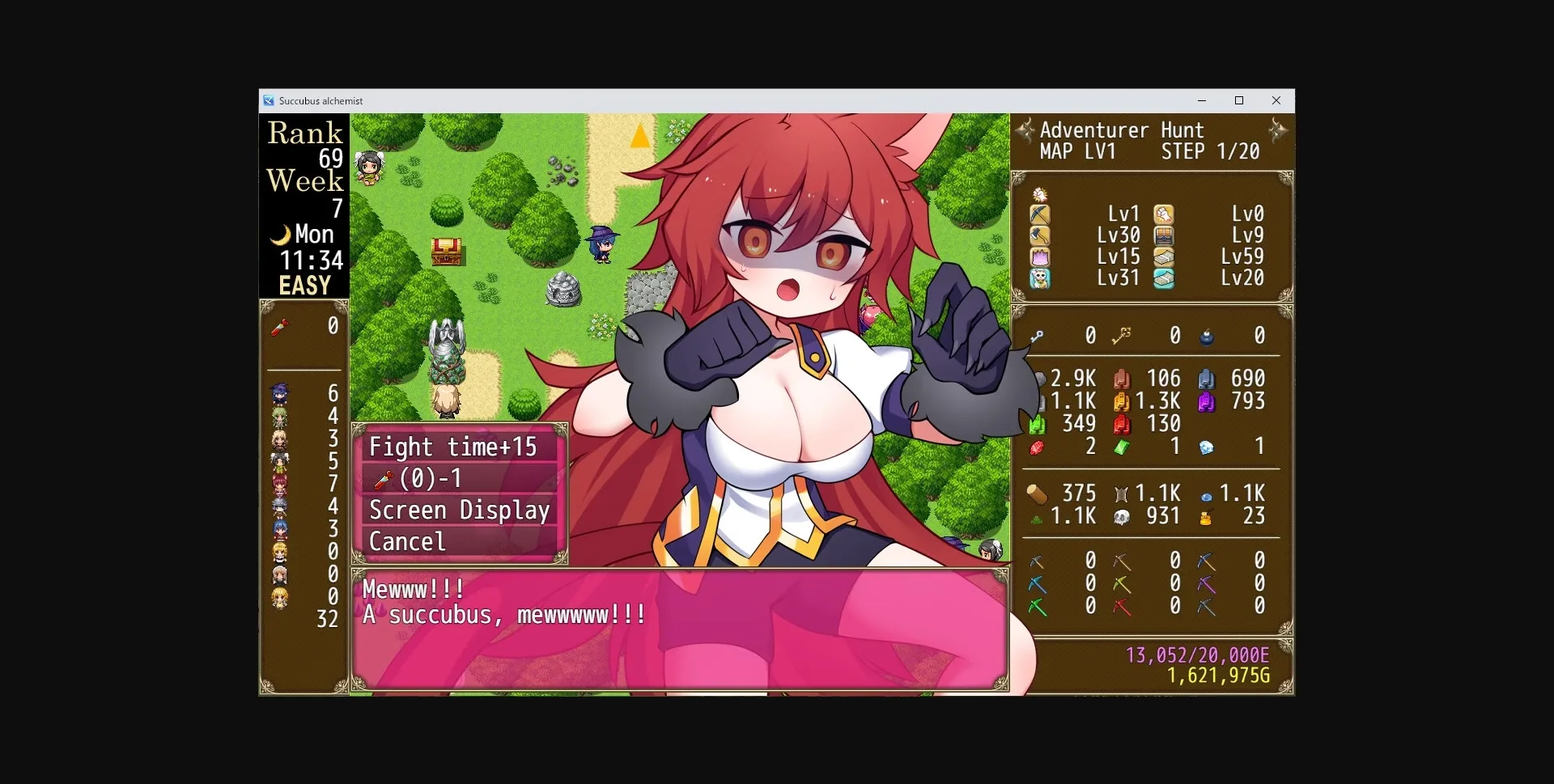
Task: Choose Screen Display from the menu
Action: pyautogui.click(x=458, y=510)
